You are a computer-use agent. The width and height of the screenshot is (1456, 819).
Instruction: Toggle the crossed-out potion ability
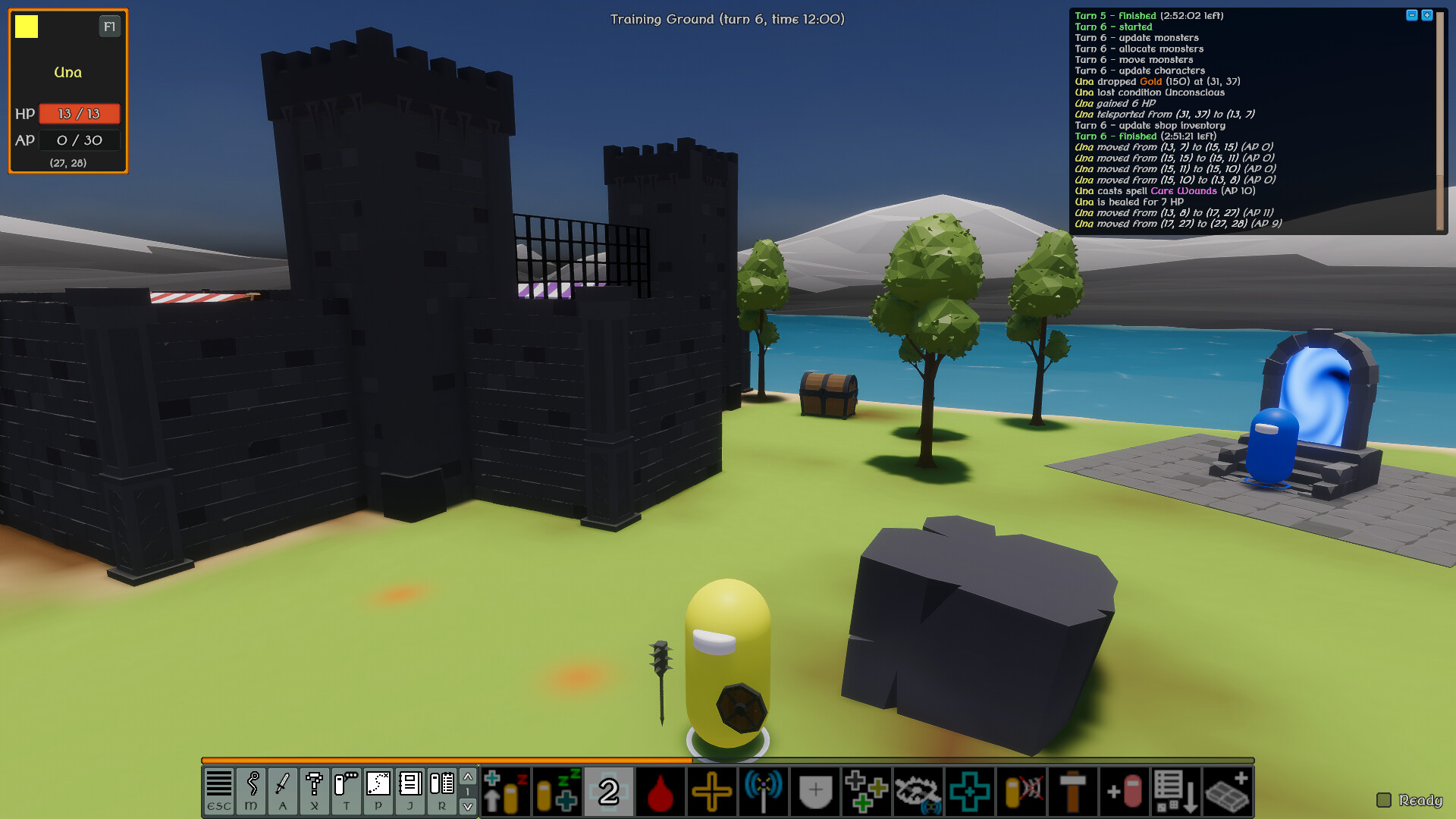pos(1021,791)
